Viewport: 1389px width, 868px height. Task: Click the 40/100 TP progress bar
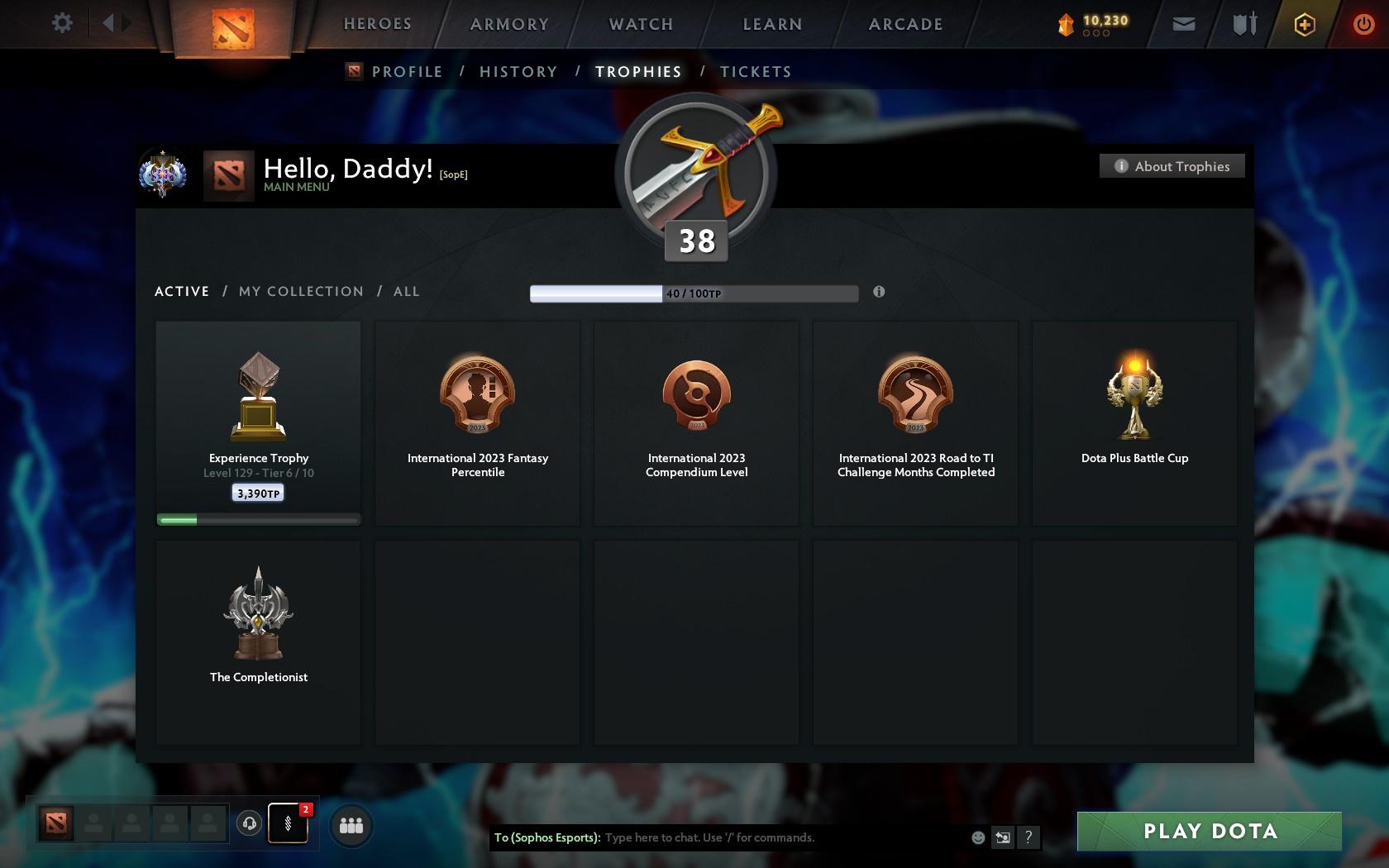694,293
